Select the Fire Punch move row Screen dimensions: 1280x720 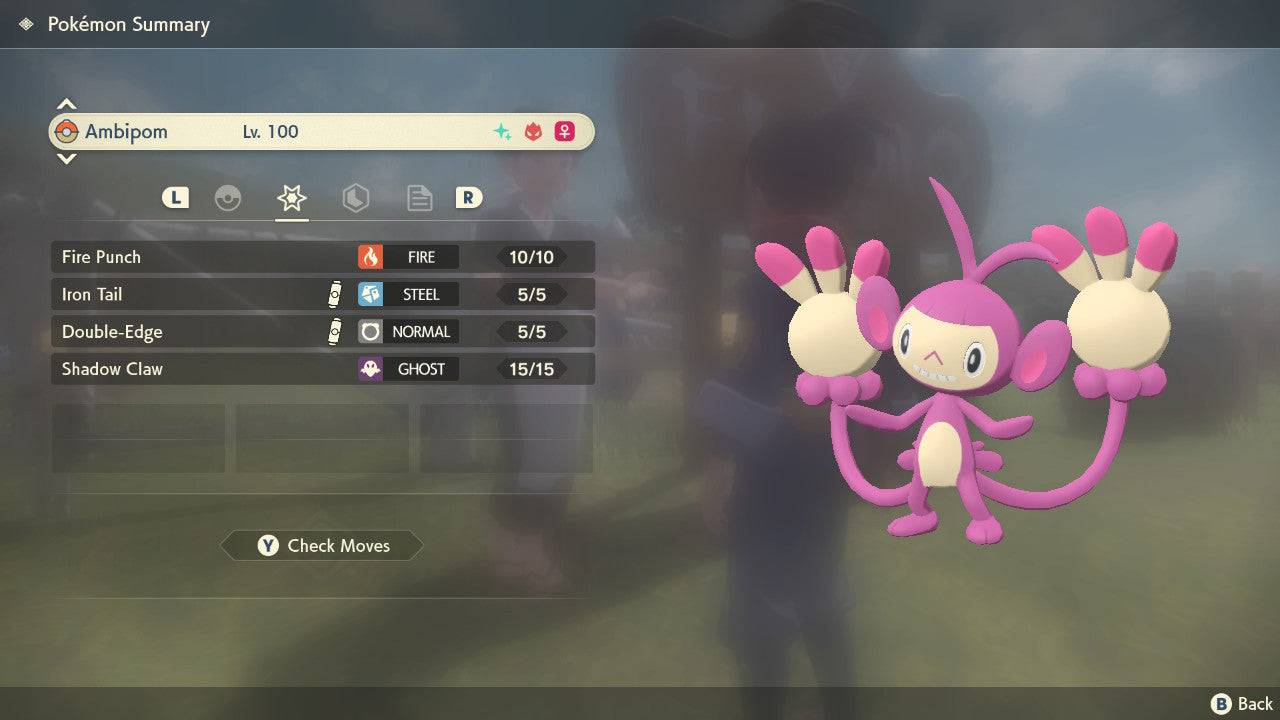click(x=322, y=257)
